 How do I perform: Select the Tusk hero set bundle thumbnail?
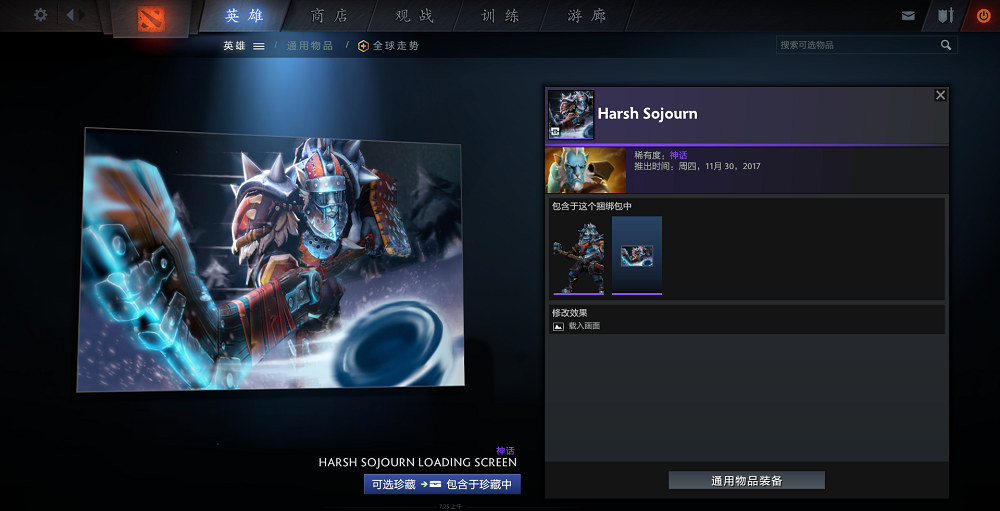[577, 256]
